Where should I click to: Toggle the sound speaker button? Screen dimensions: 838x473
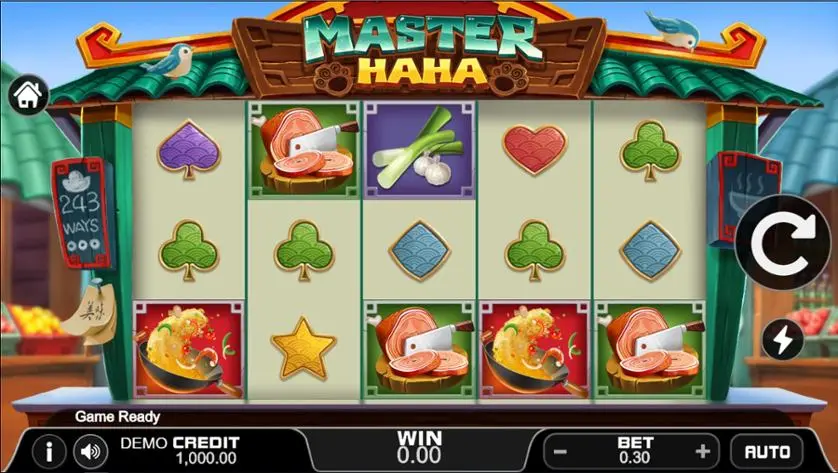coord(92,452)
